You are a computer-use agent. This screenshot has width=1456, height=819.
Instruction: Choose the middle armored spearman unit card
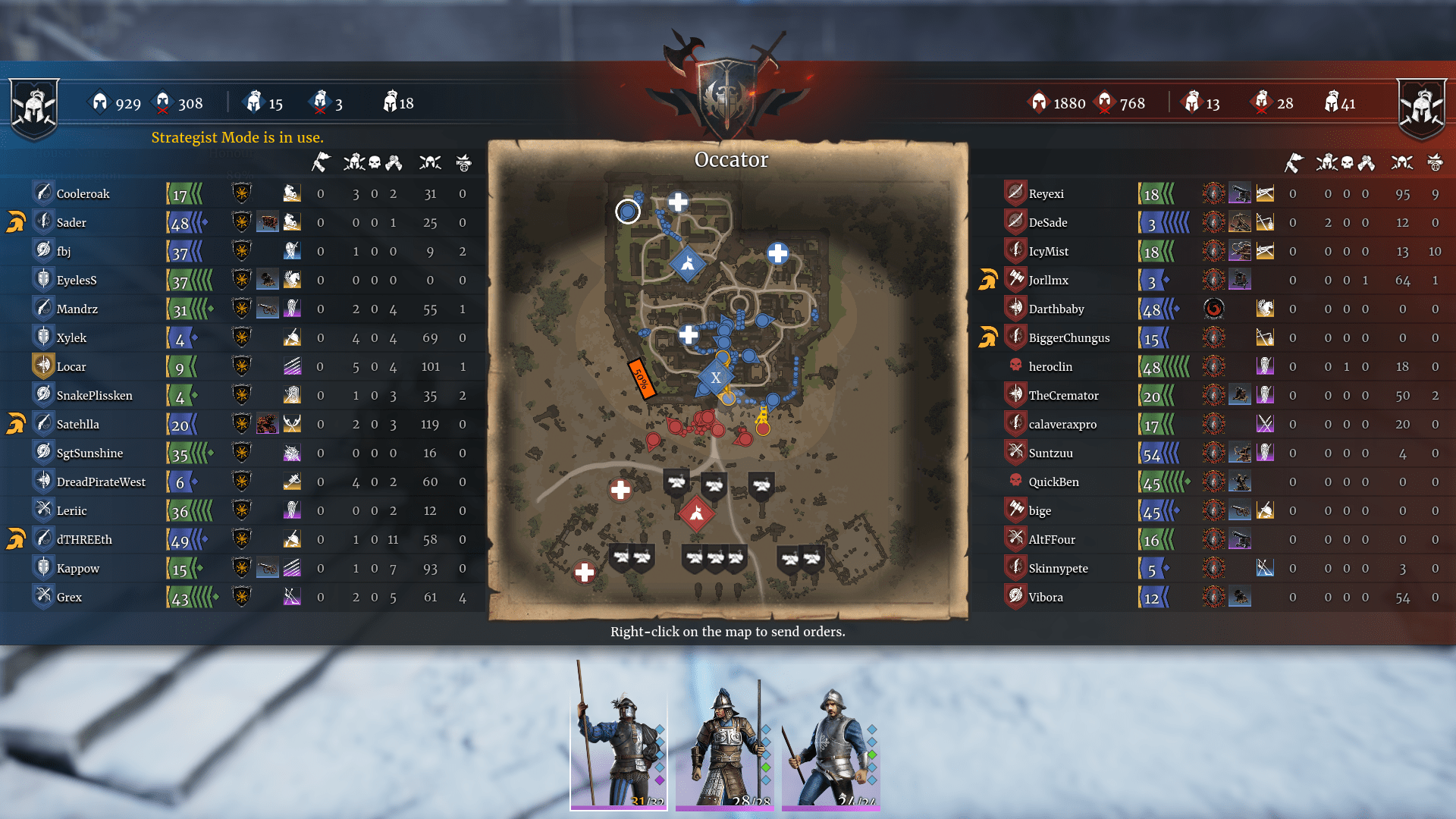725,734
